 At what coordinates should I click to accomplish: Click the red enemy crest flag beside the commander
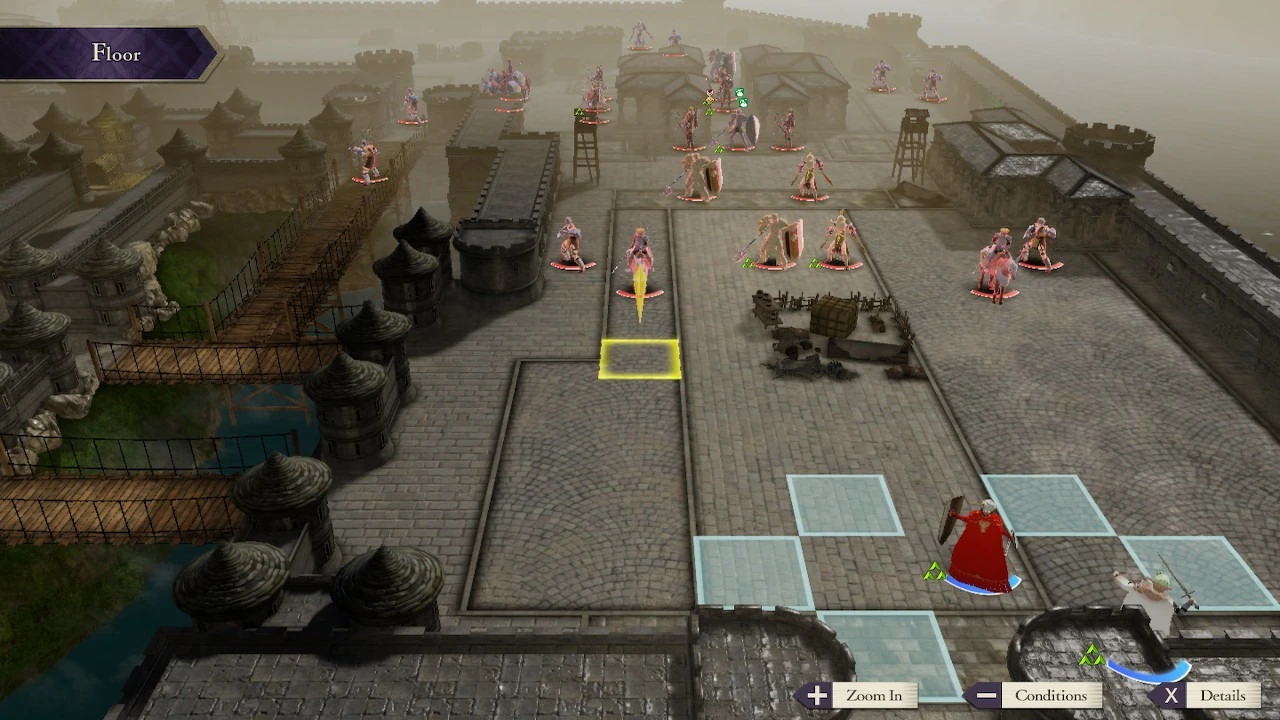(708, 93)
